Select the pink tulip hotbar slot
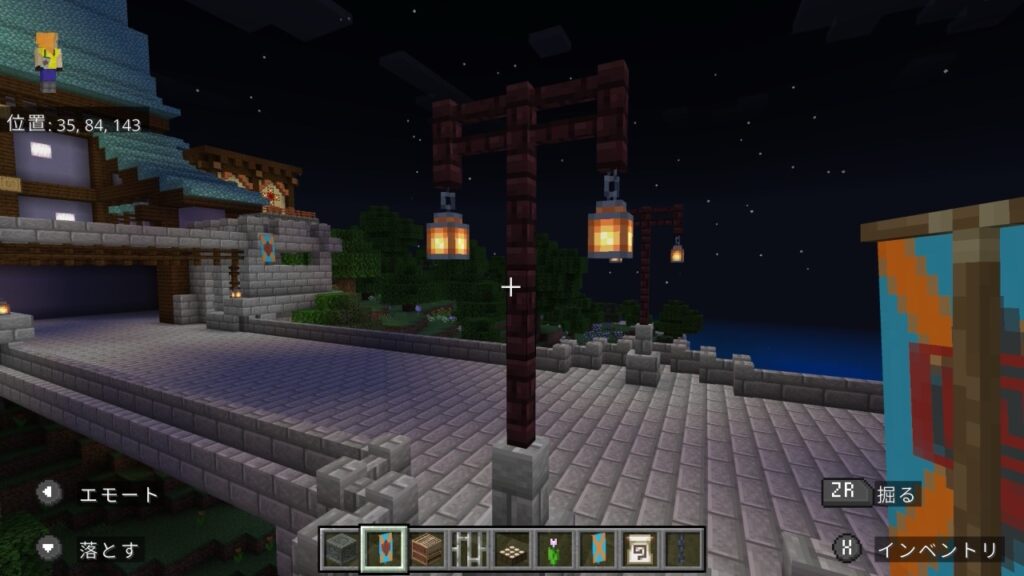This screenshot has height=576, width=1024. click(556, 549)
